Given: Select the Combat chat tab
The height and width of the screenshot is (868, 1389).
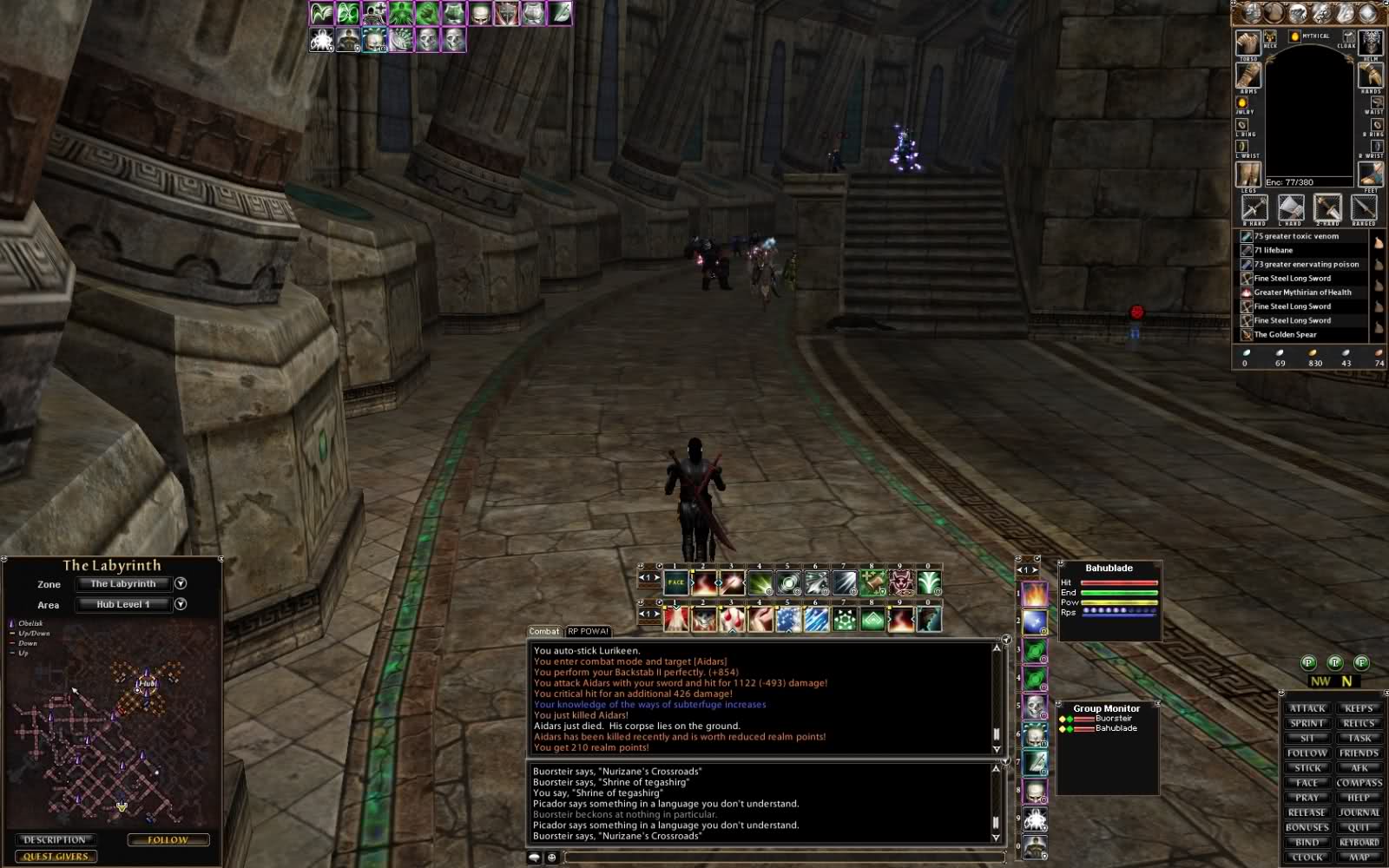Looking at the screenshot, I should 544,631.
